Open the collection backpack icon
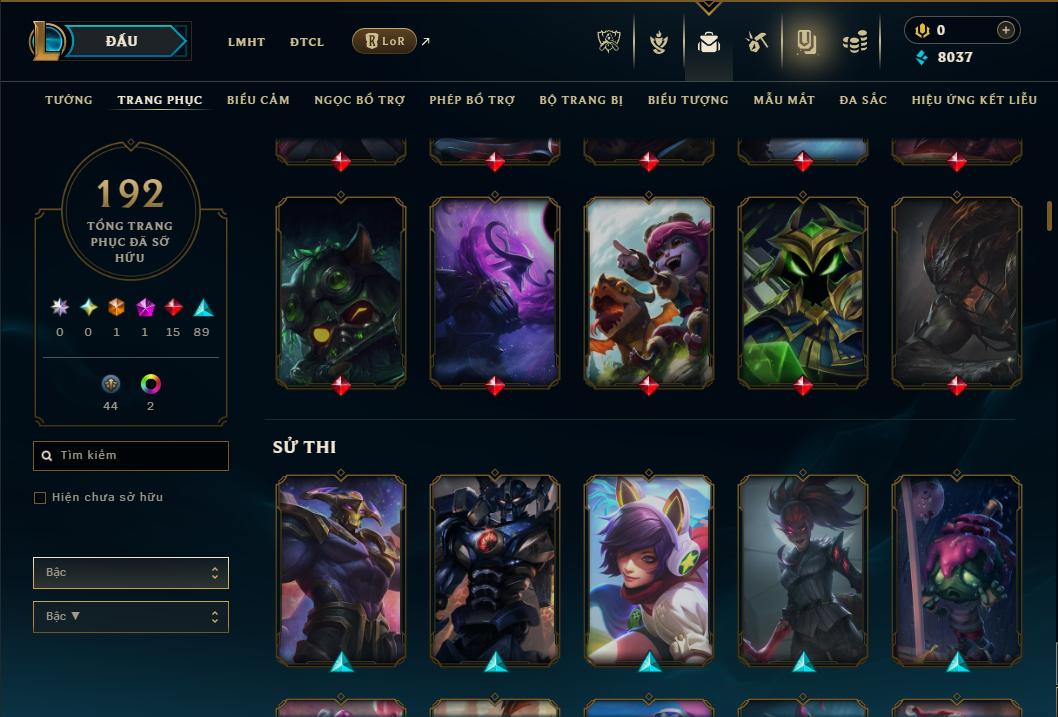Screen dimensions: 1058x717 click(709, 42)
